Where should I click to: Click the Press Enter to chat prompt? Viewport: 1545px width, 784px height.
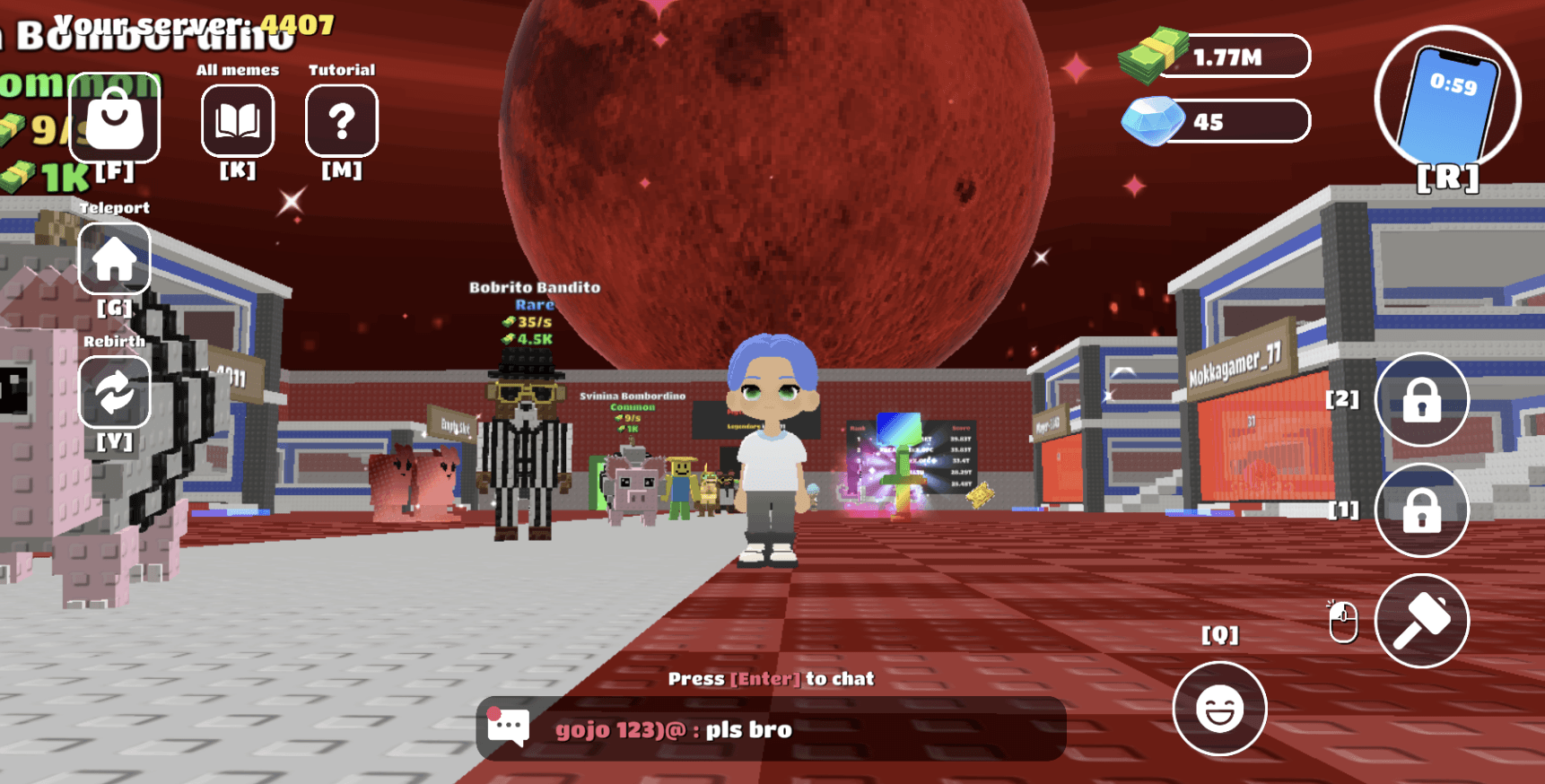[x=771, y=679]
